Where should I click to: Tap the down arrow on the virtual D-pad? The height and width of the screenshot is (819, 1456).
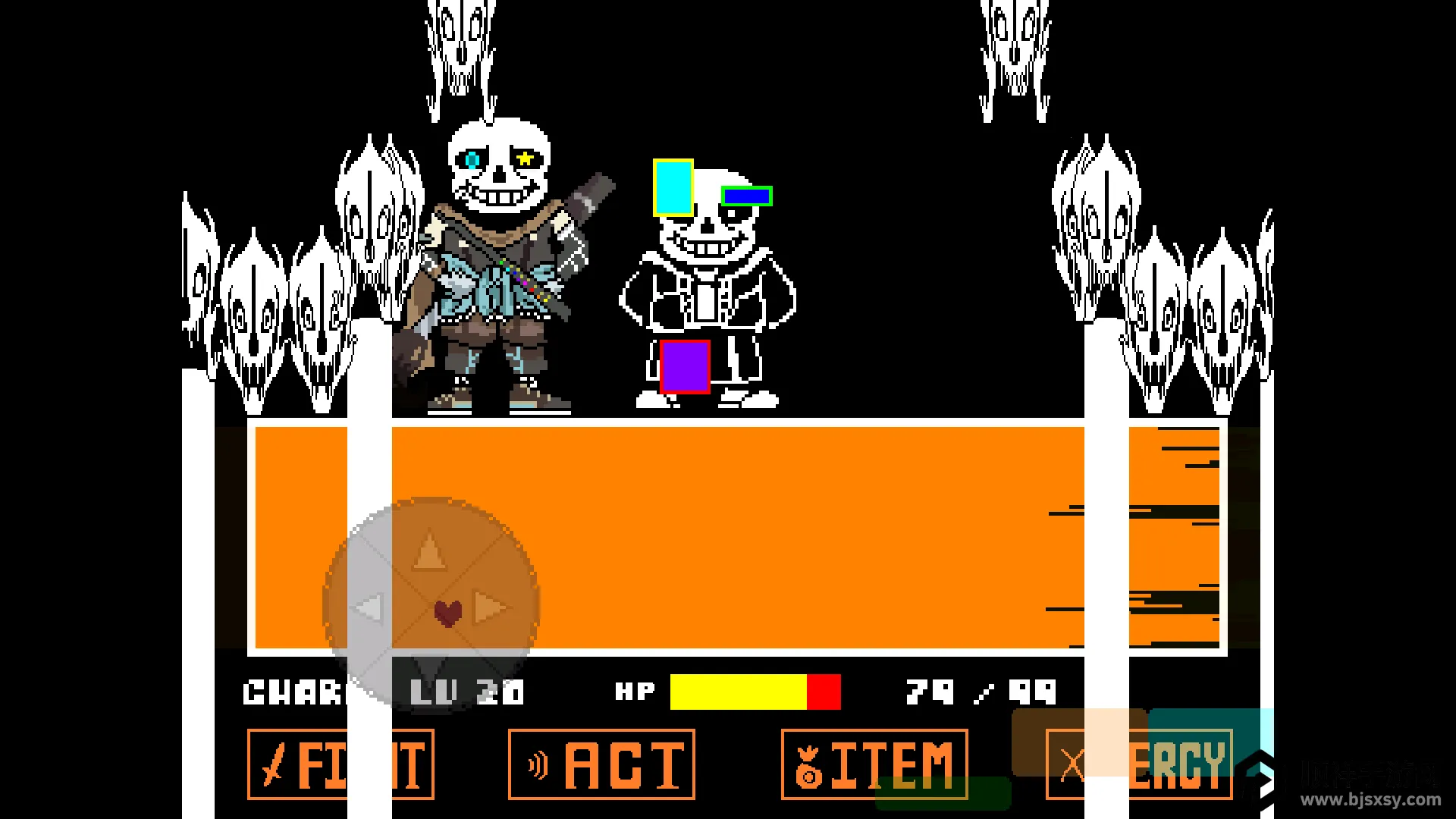pyautogui.click(x=430, y=667)
